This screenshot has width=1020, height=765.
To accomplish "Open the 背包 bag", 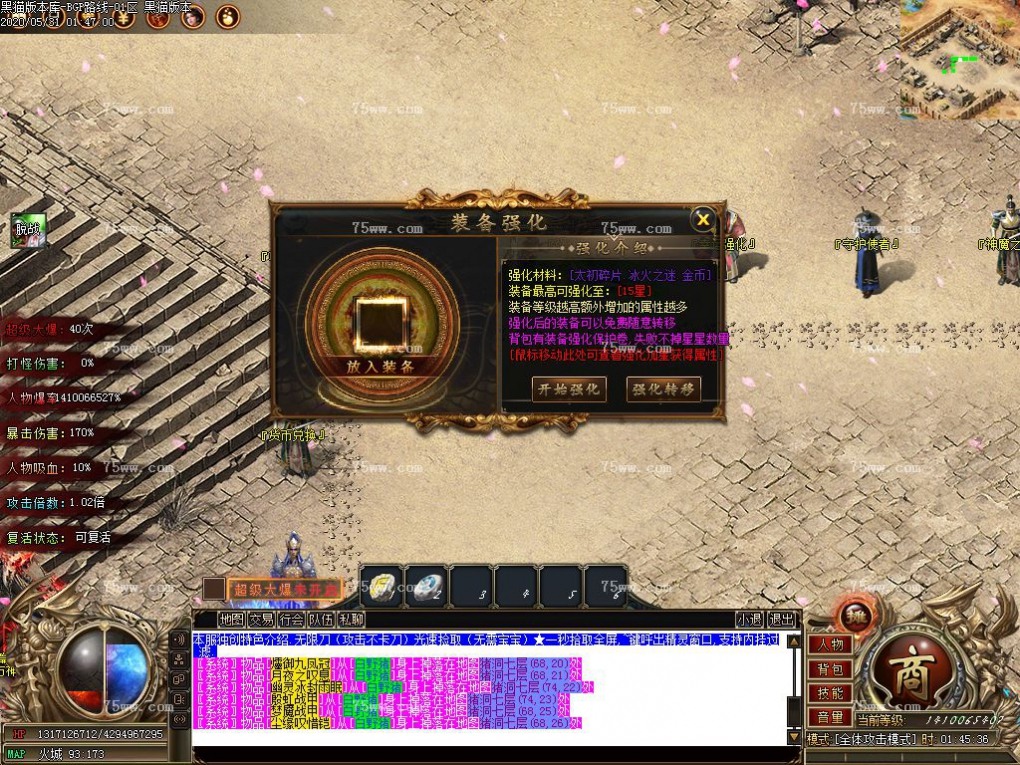I will click(x=830, y=669).
